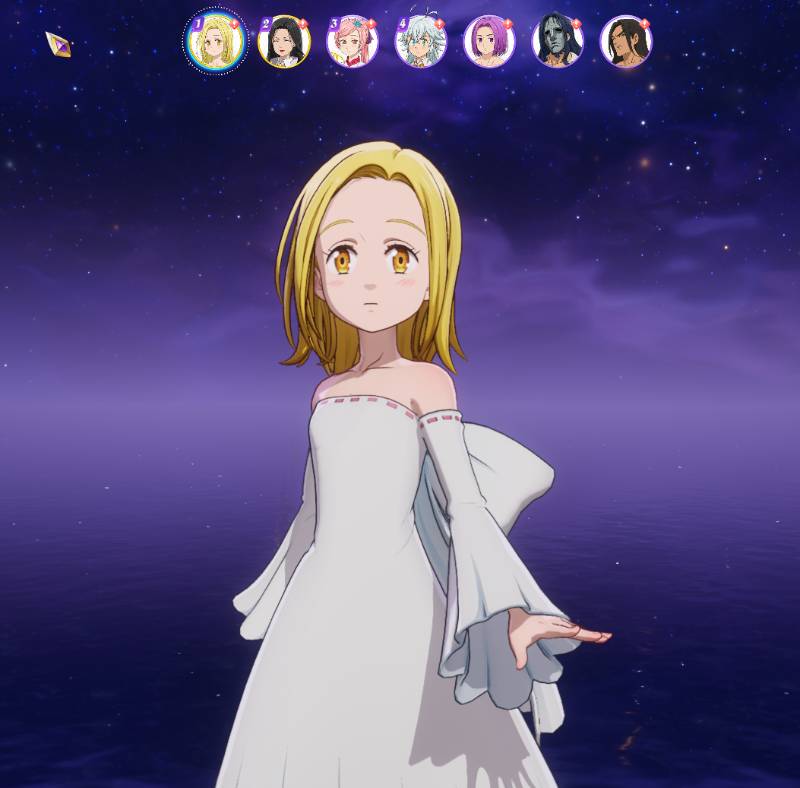Select the dark-skinned long-haired character portrait
The width and height of the screenshot is (800, 788).
click(625, 42)
